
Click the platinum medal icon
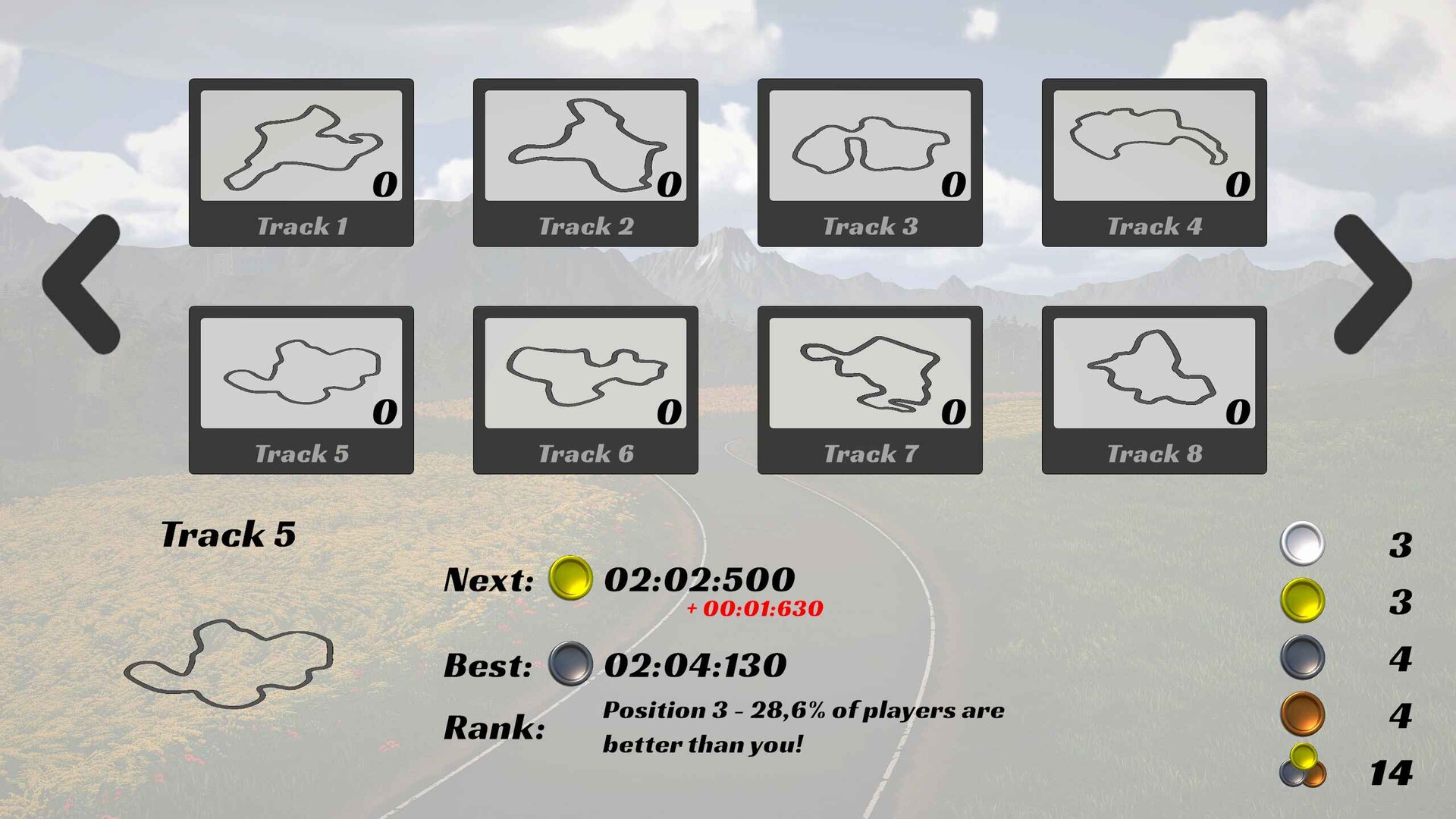(x=1301, y=543)
